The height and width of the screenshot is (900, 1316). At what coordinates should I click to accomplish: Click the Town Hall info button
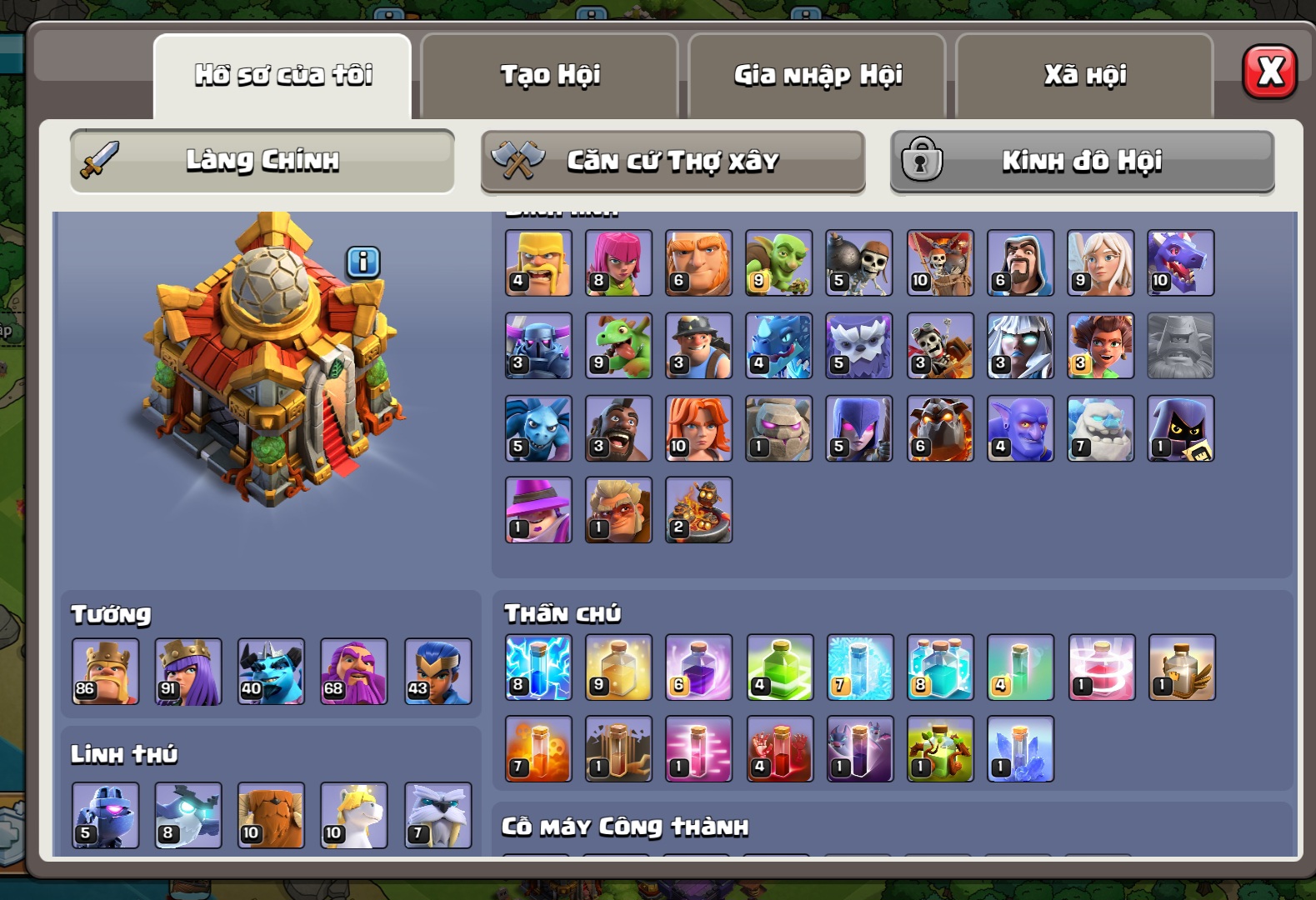[x=363, y=262]
